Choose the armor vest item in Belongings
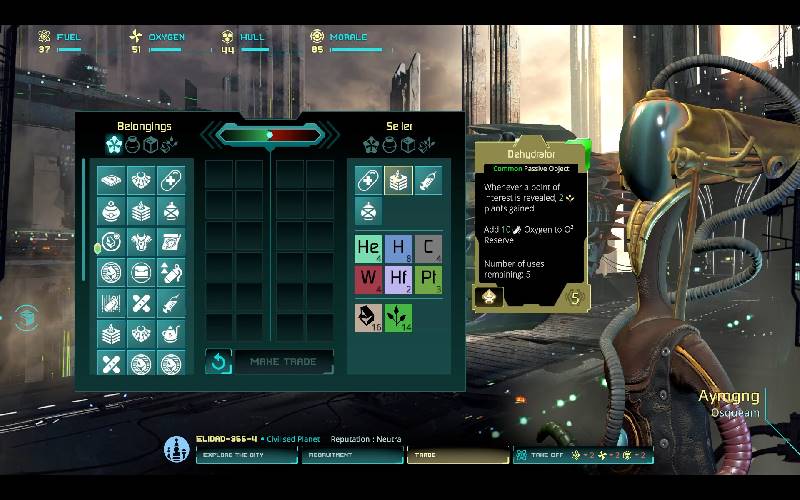 (x=140, y=241)
